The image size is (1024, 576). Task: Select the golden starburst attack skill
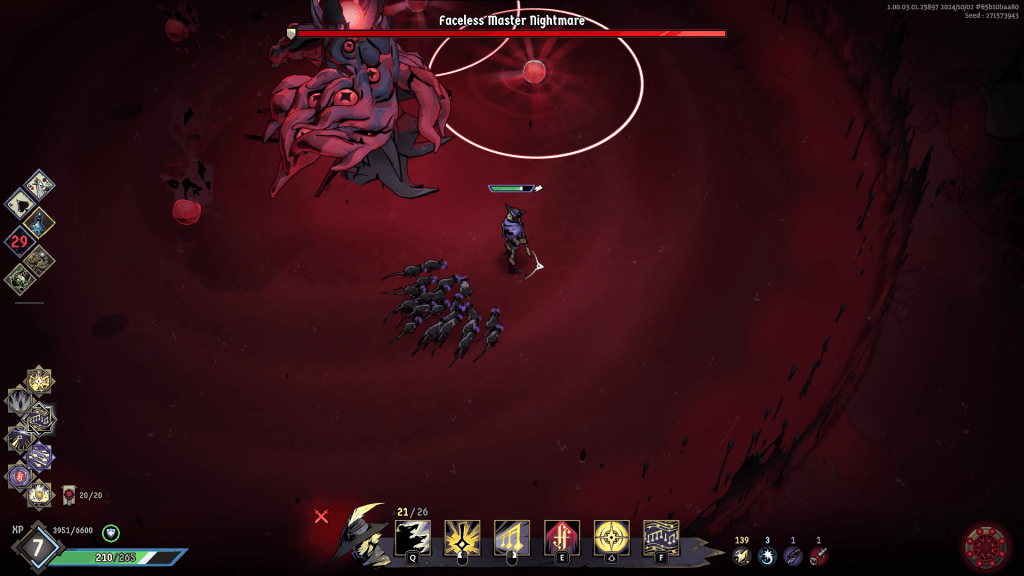[462, 538]
